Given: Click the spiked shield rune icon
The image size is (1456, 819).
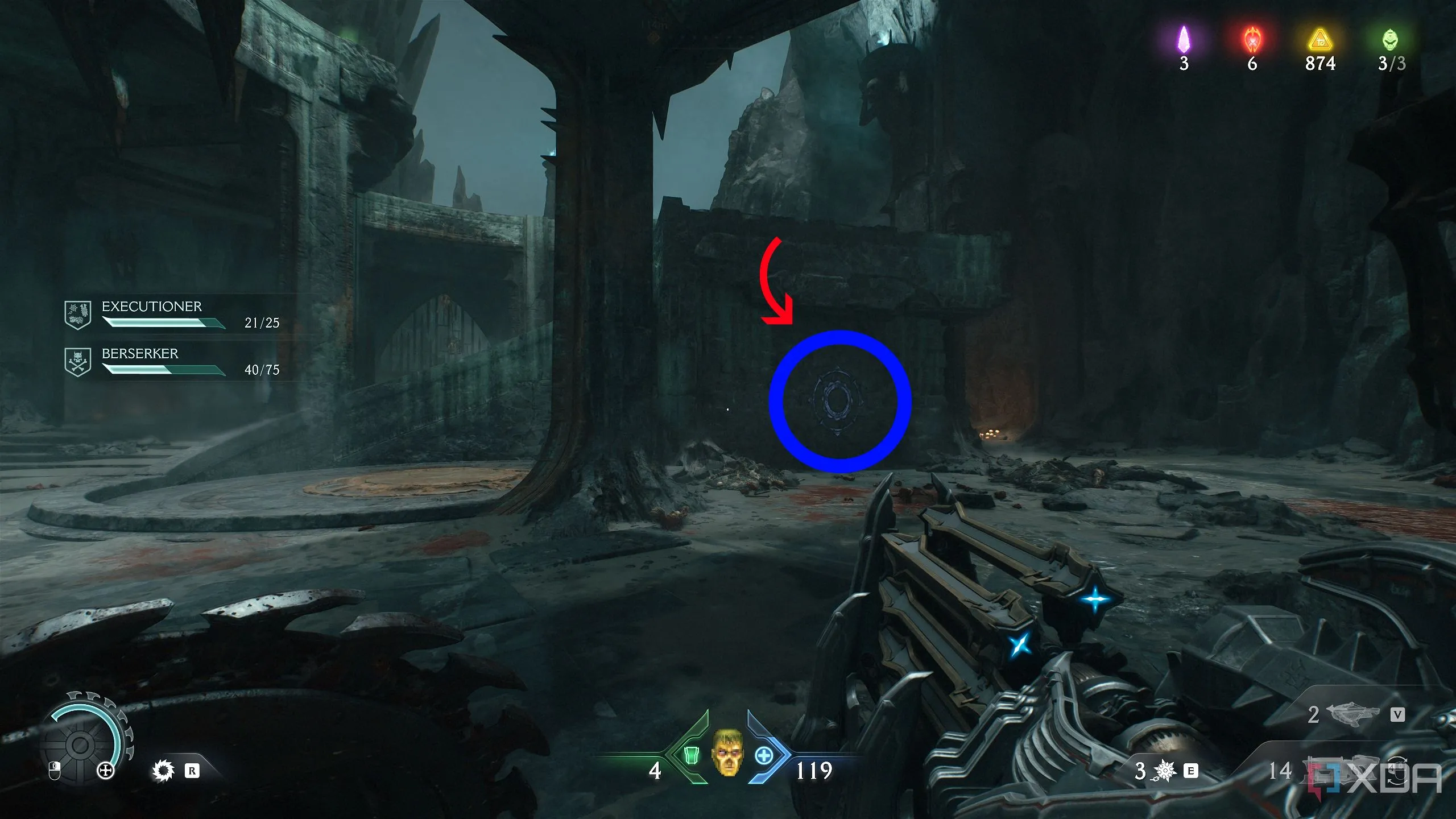Looking at the screenshot, I should click(x=163, y=771).
